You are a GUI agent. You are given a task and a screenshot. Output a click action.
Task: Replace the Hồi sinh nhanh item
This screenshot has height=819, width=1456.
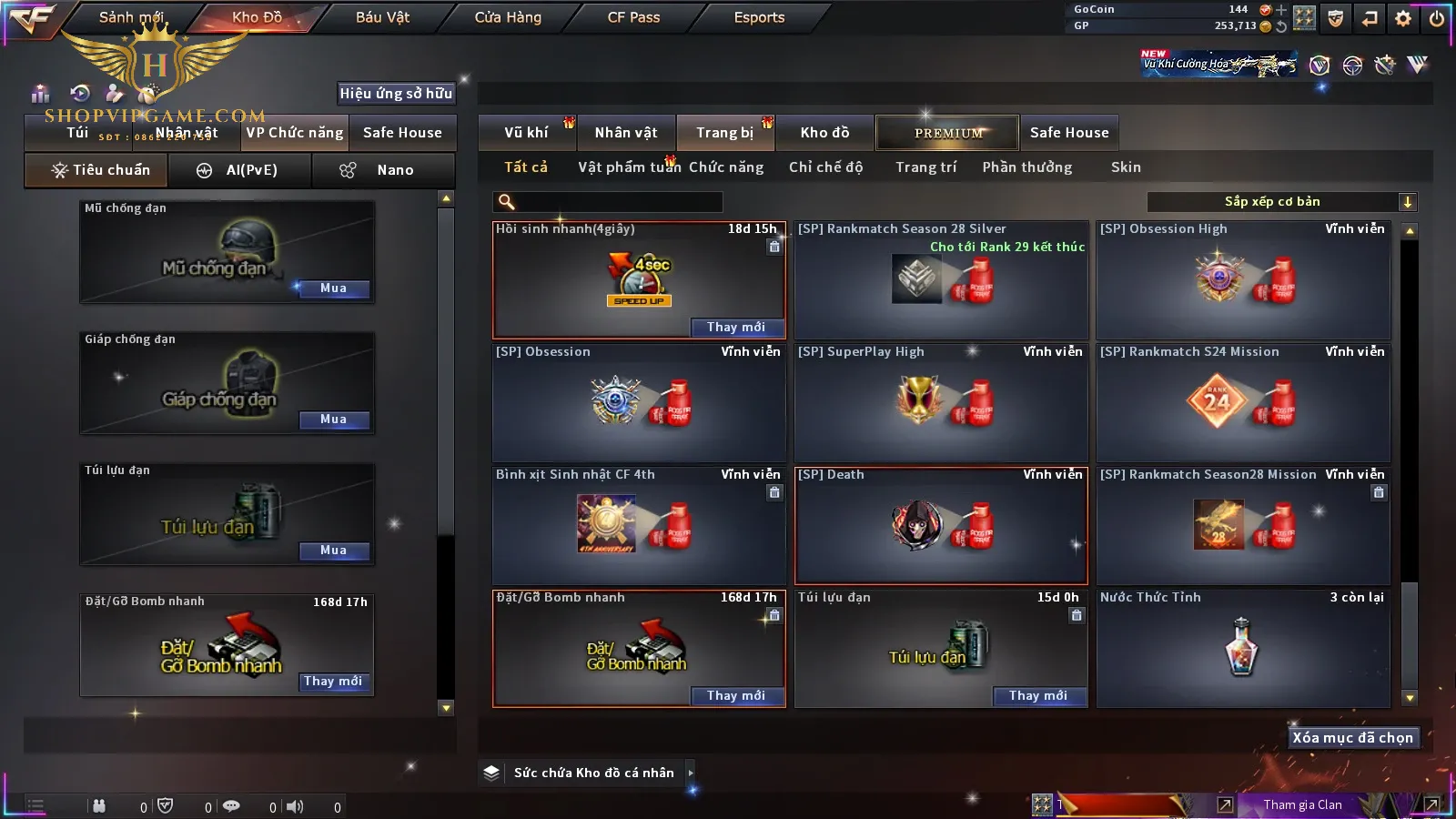click(735, 328)
